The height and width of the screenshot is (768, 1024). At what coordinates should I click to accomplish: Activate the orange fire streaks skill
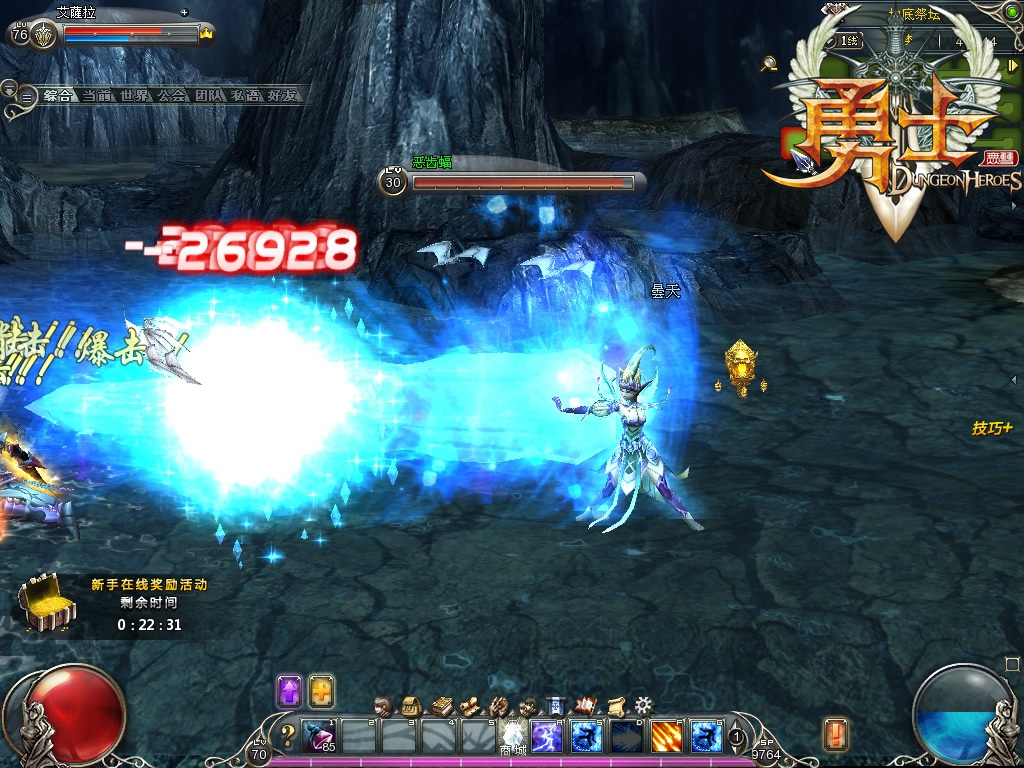(x=667, y=737)
